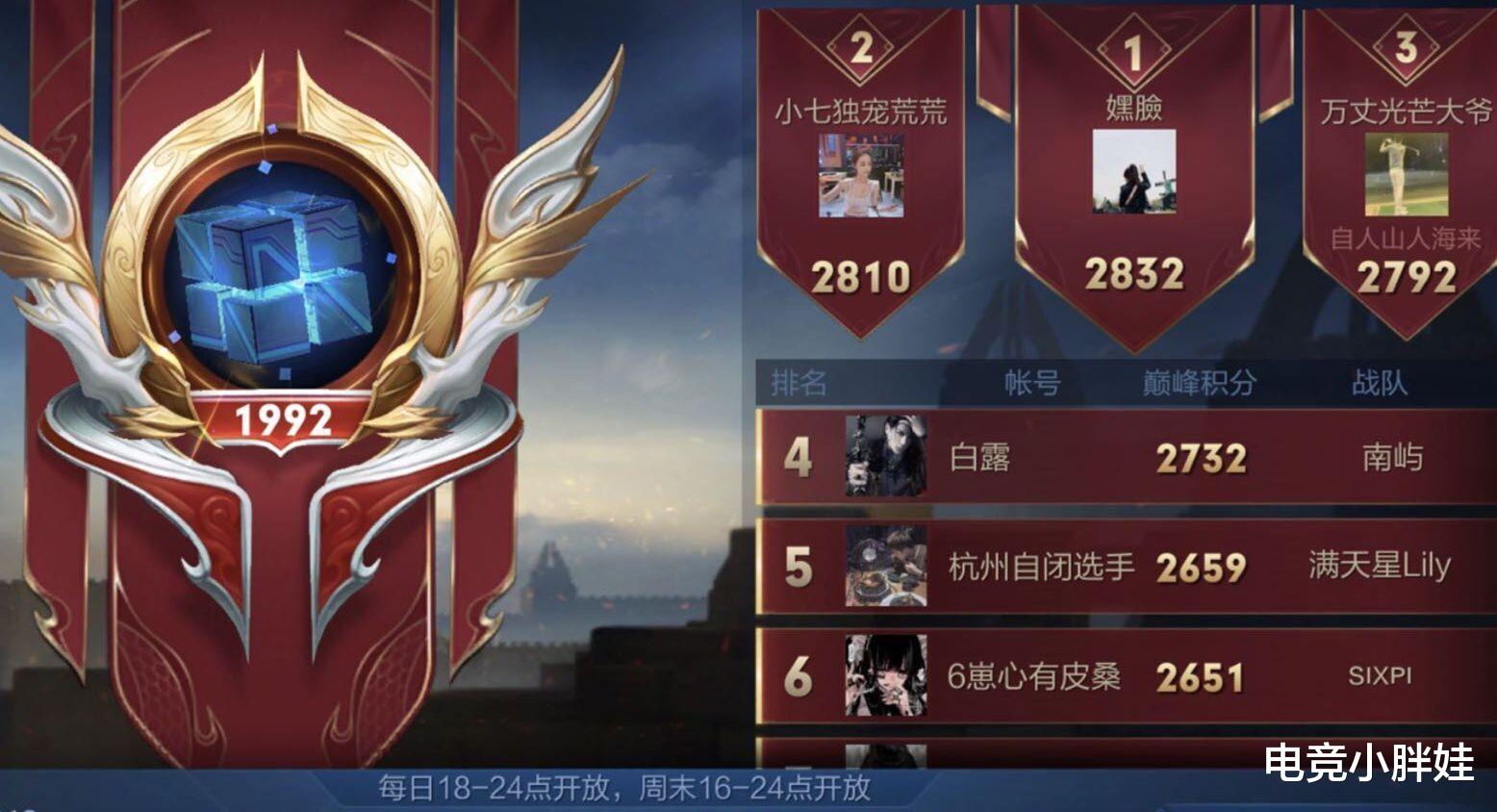Open the rank badge cube emblem

coord(284,279)
